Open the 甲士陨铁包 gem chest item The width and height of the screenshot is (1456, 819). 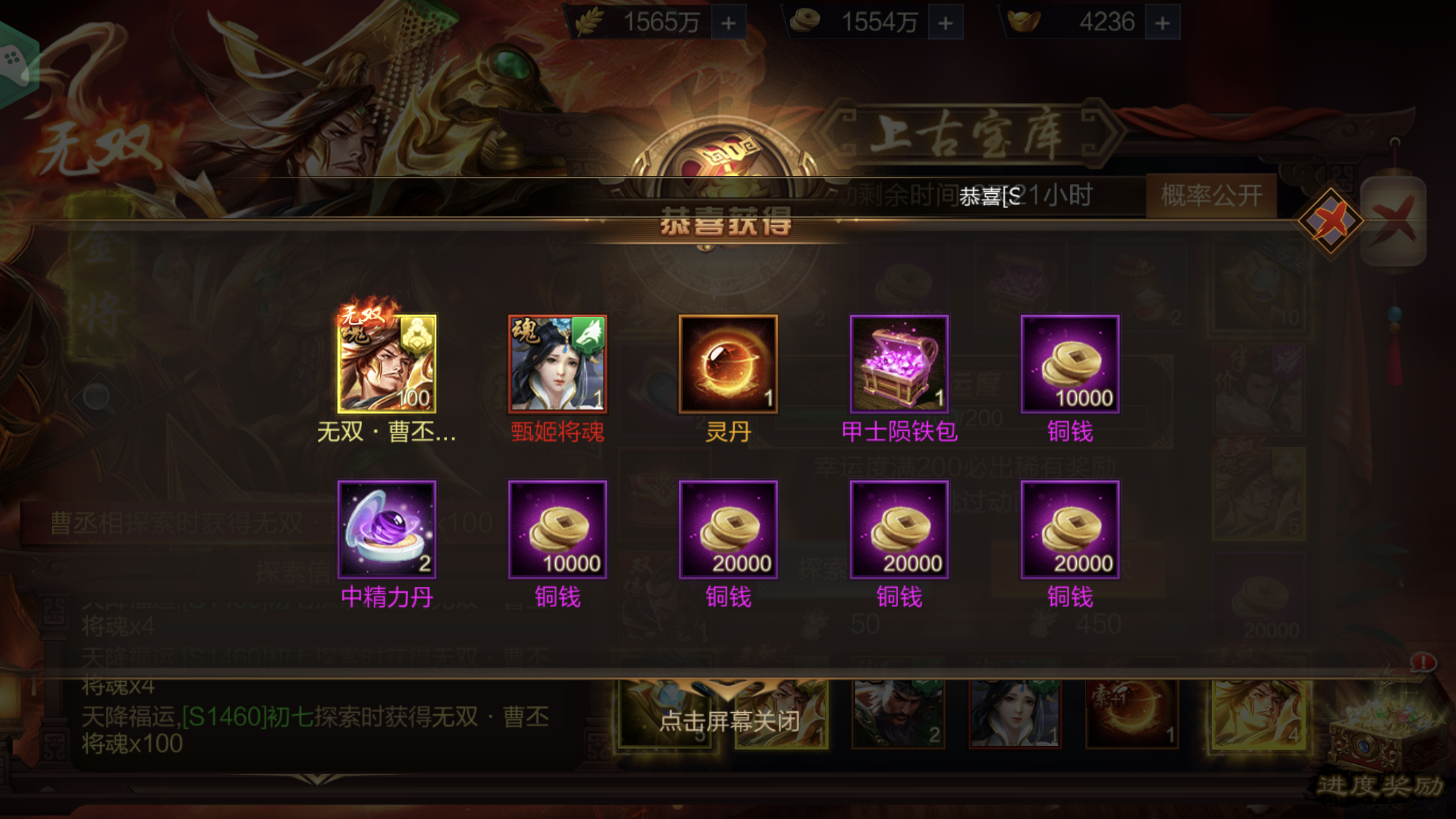point(898,363)
